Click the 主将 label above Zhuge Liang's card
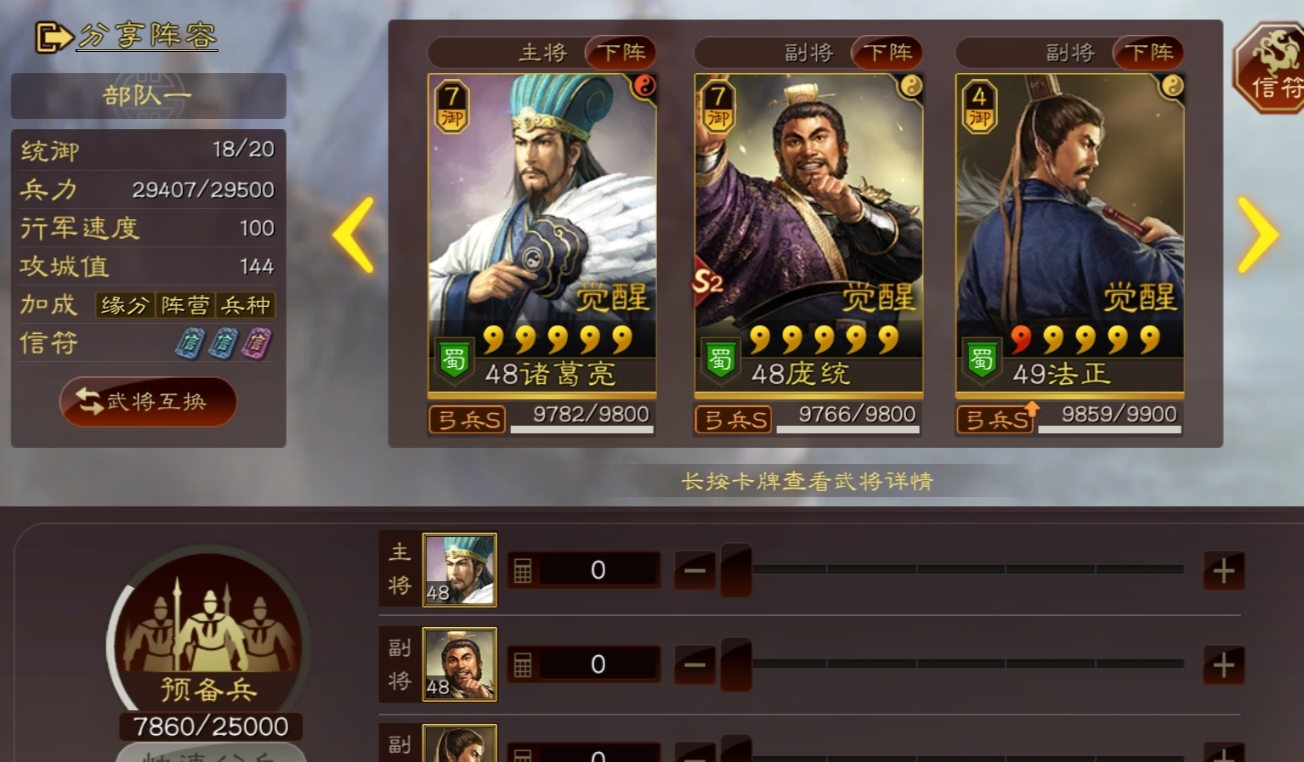This screenshot has height=762, width=1304. pos(543,54)
